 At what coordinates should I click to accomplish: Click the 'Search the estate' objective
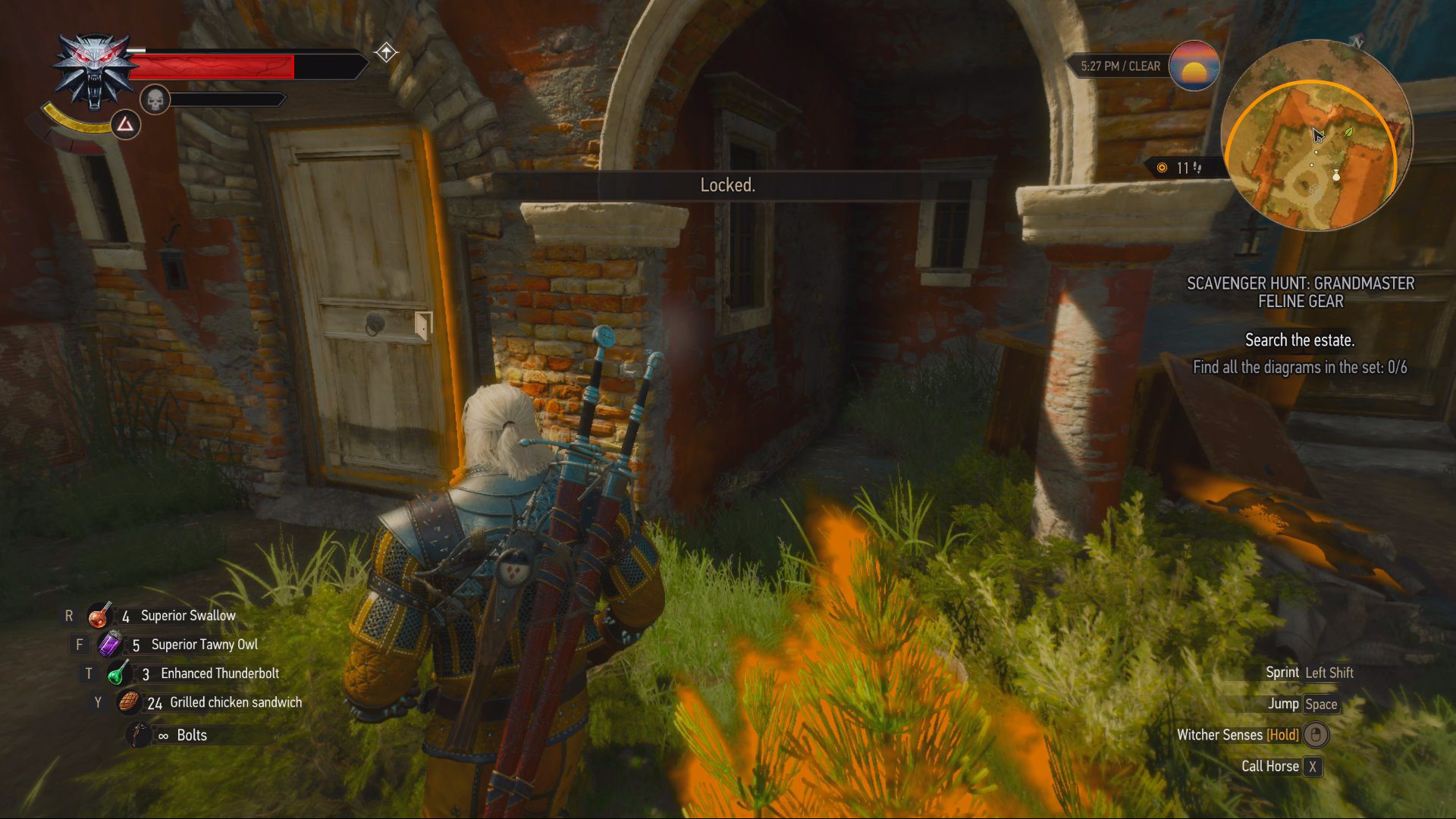pos(1299,340)
